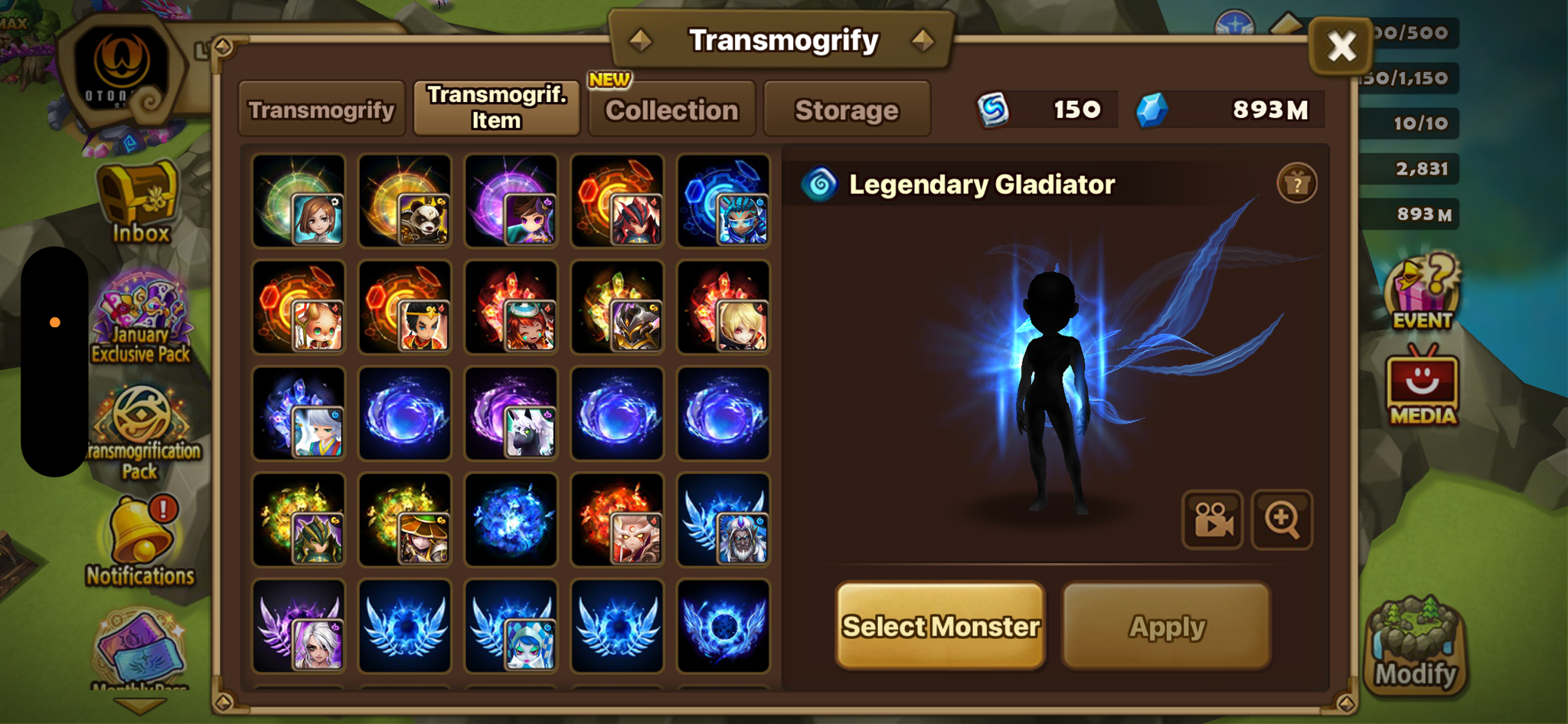Apply the Legendary Gladiator transmog
Image resolution: width=1568 pixels, height=724 pixels.
click(1167, 626)
